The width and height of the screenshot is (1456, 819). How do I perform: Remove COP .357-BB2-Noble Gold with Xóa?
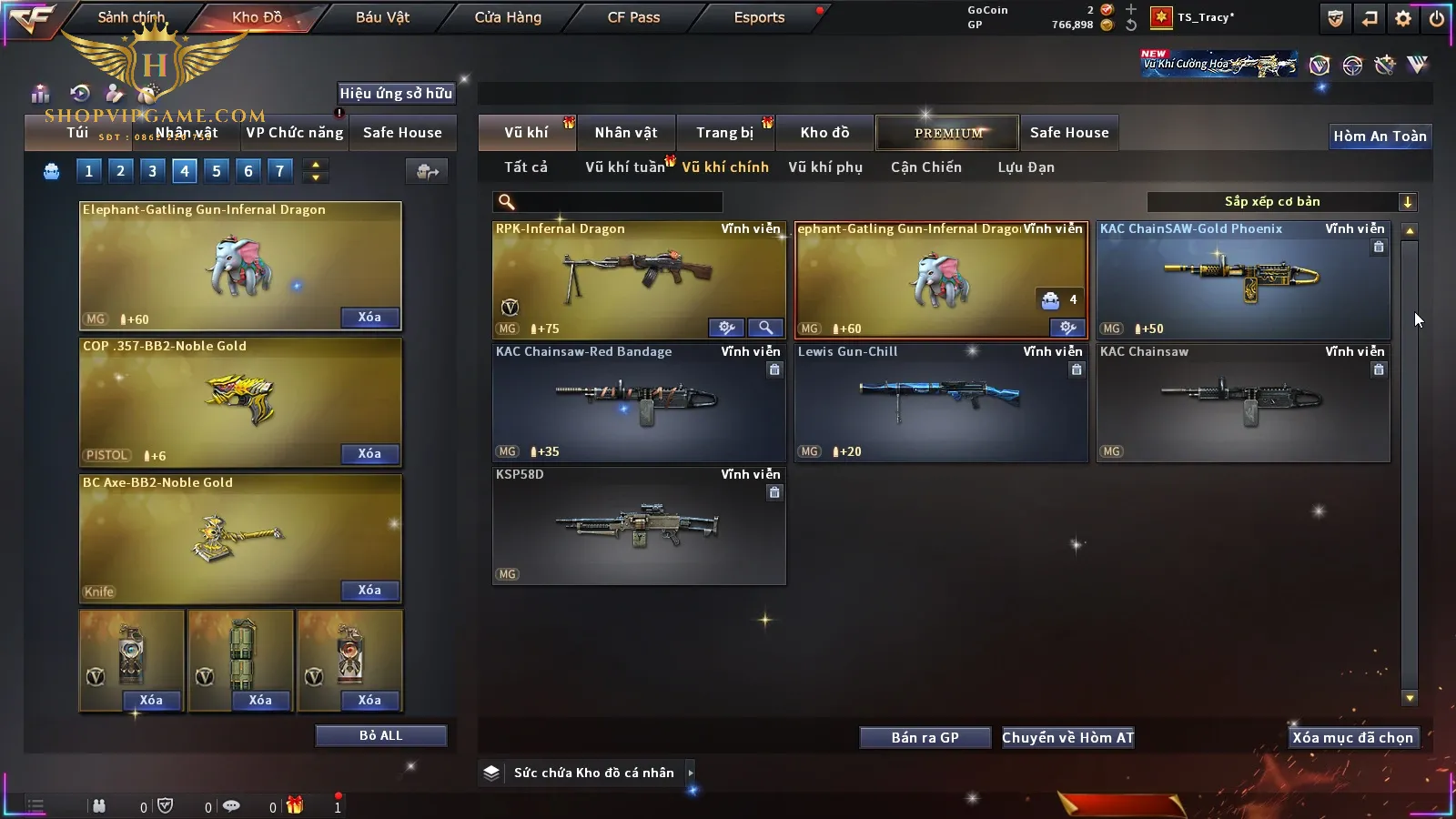(x=369, y=454)
